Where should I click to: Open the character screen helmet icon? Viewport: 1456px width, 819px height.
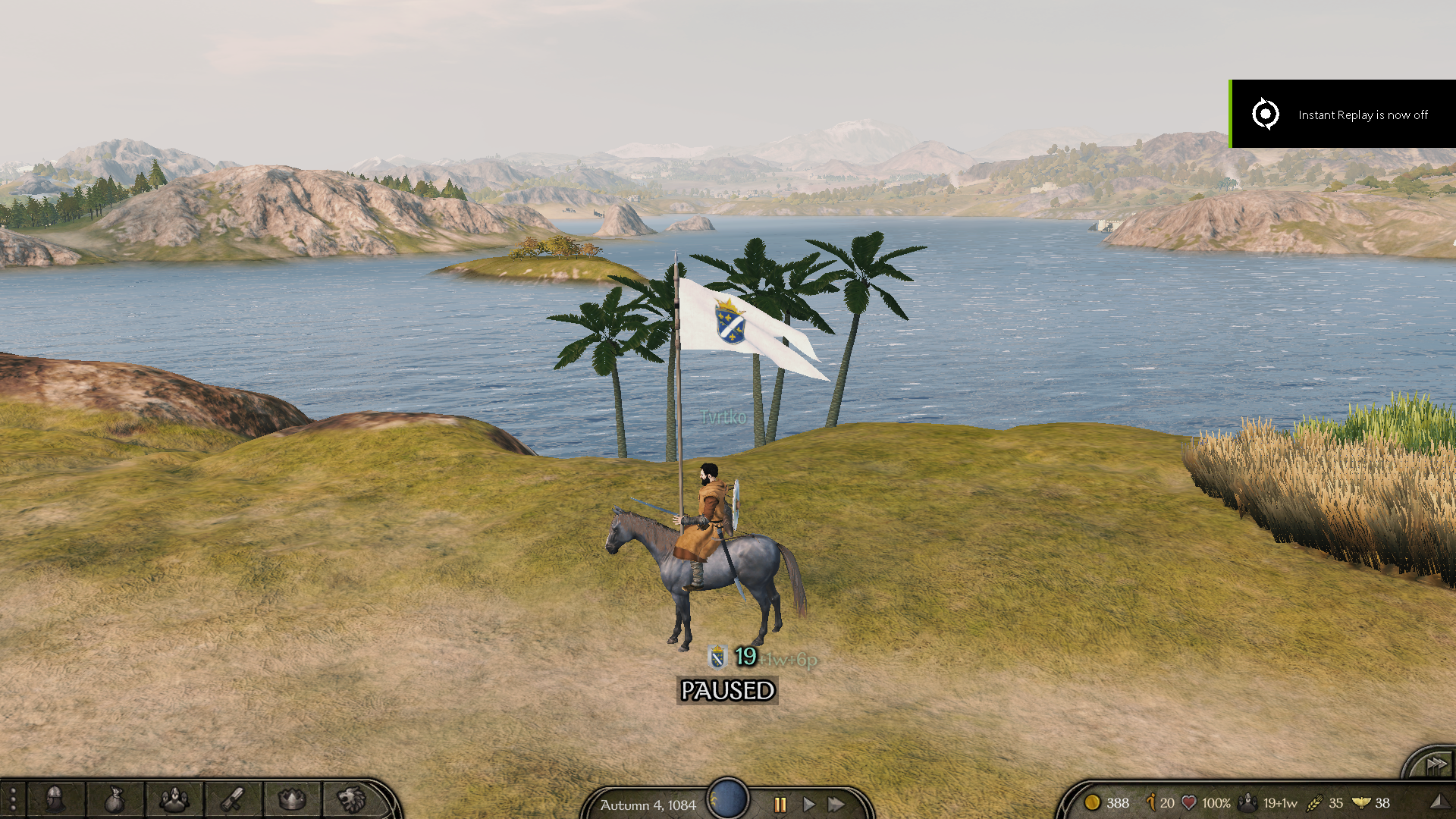(55, 799)
